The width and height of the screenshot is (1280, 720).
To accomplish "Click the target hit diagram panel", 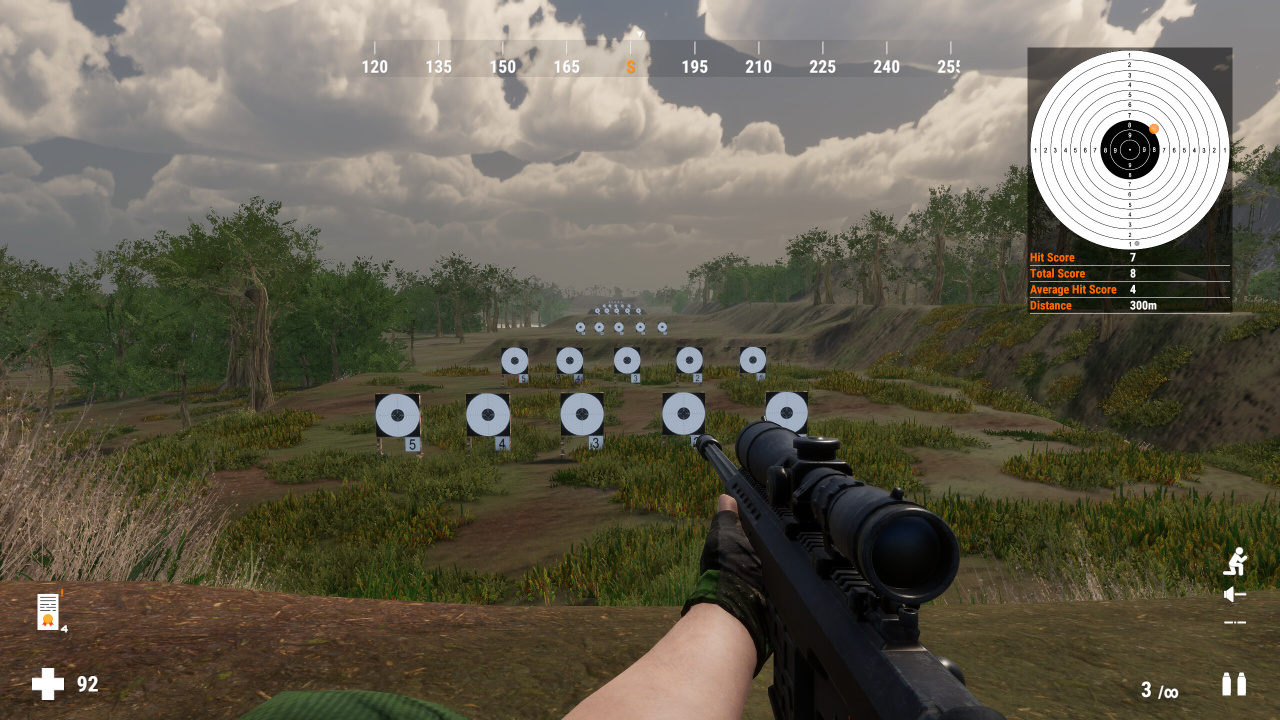I will coord(1129,150).
